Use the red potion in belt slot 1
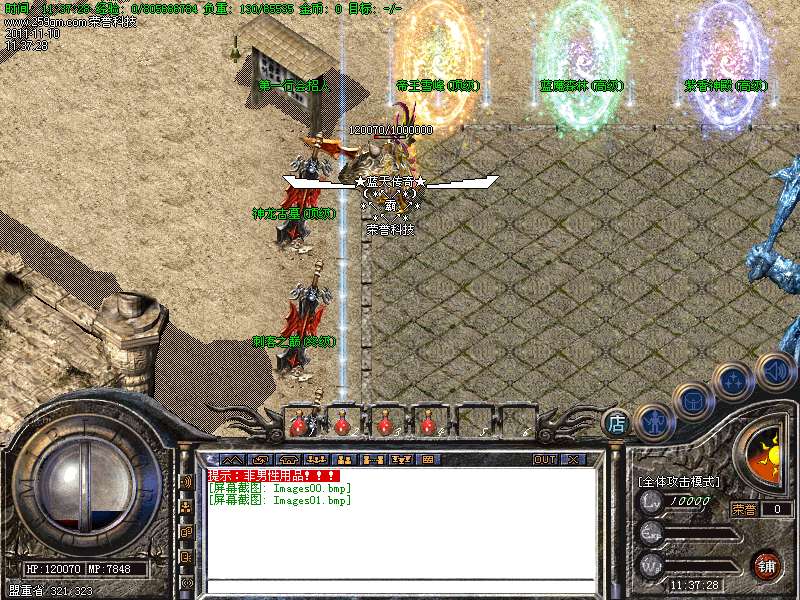The width and height of the screenshot is (800, 600). 298,424
